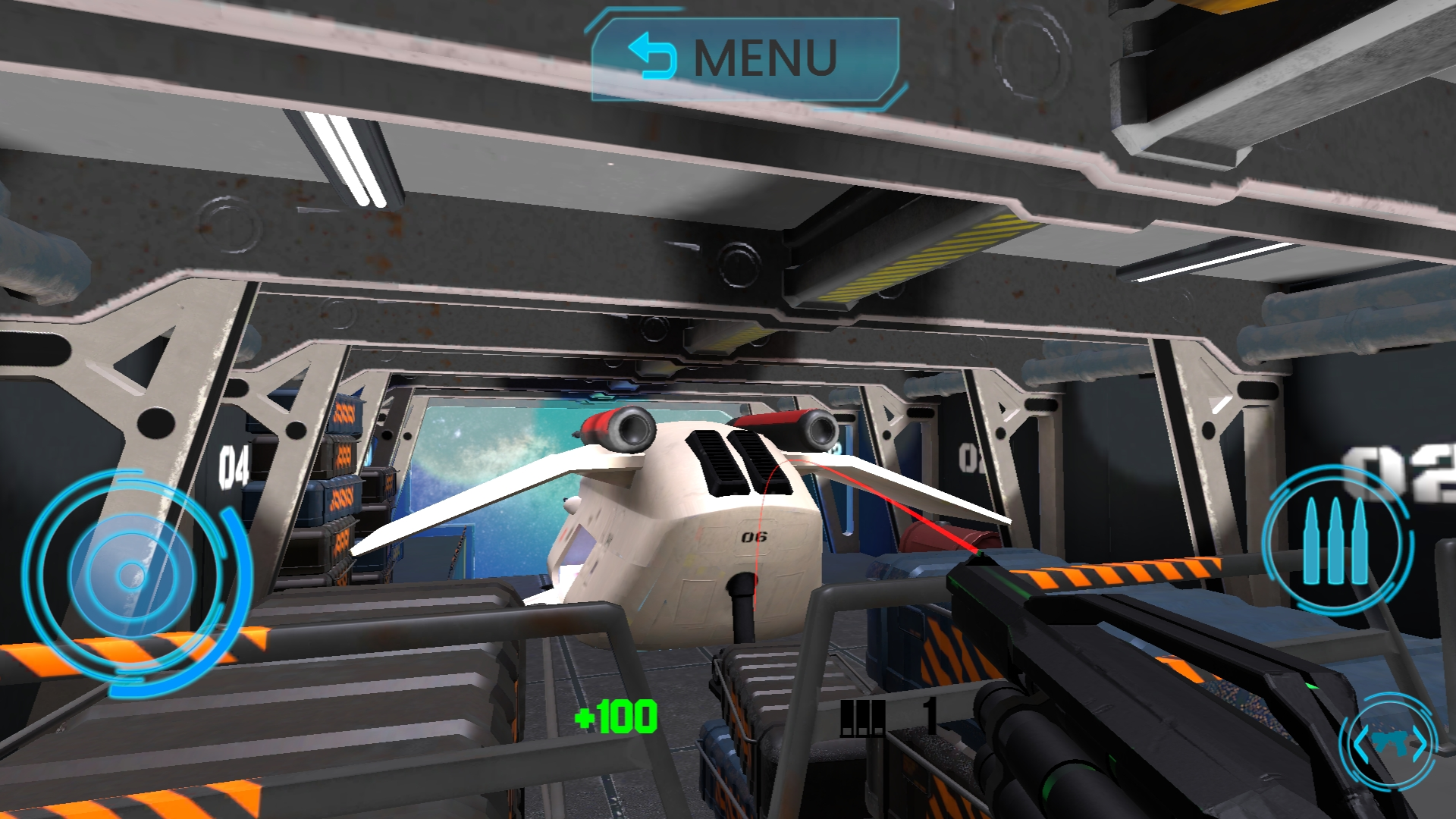Image resolution: width=1456 pixels, height=819 pixels.
Task: Tap the weapon-switch gun icon
Action: tap(1389, 742)
